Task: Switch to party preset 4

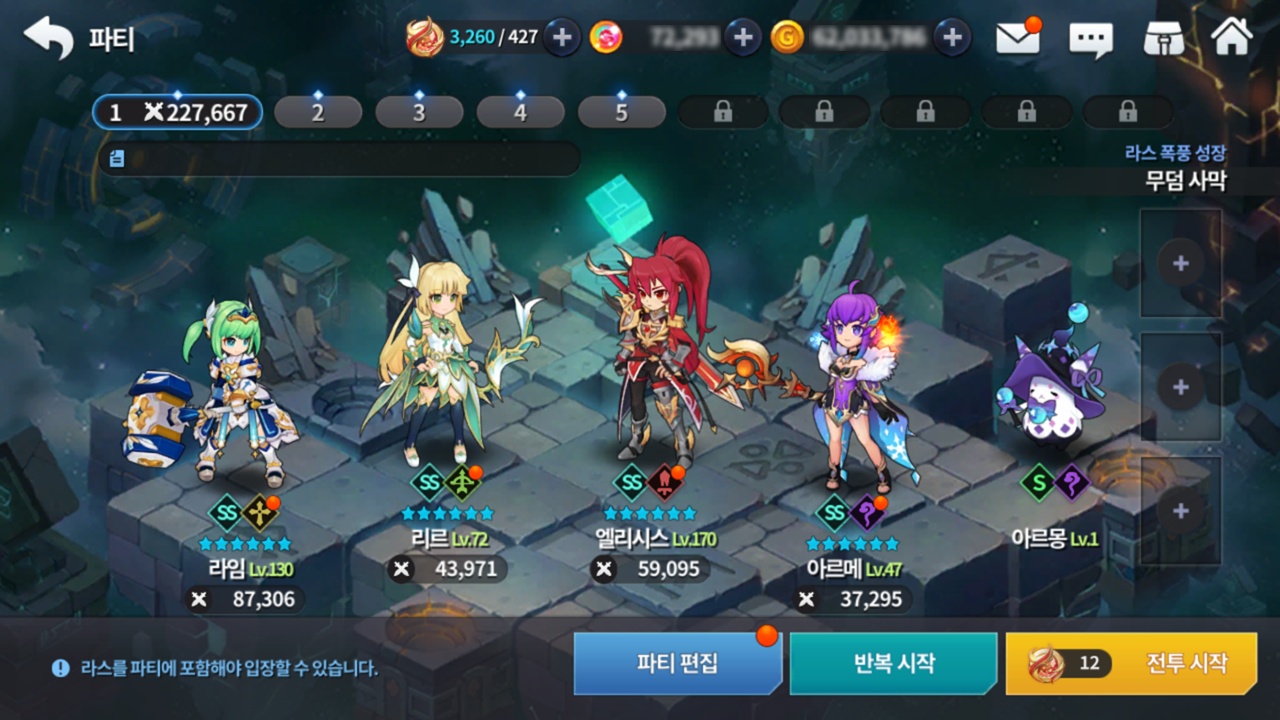Action: coord(520,112)
